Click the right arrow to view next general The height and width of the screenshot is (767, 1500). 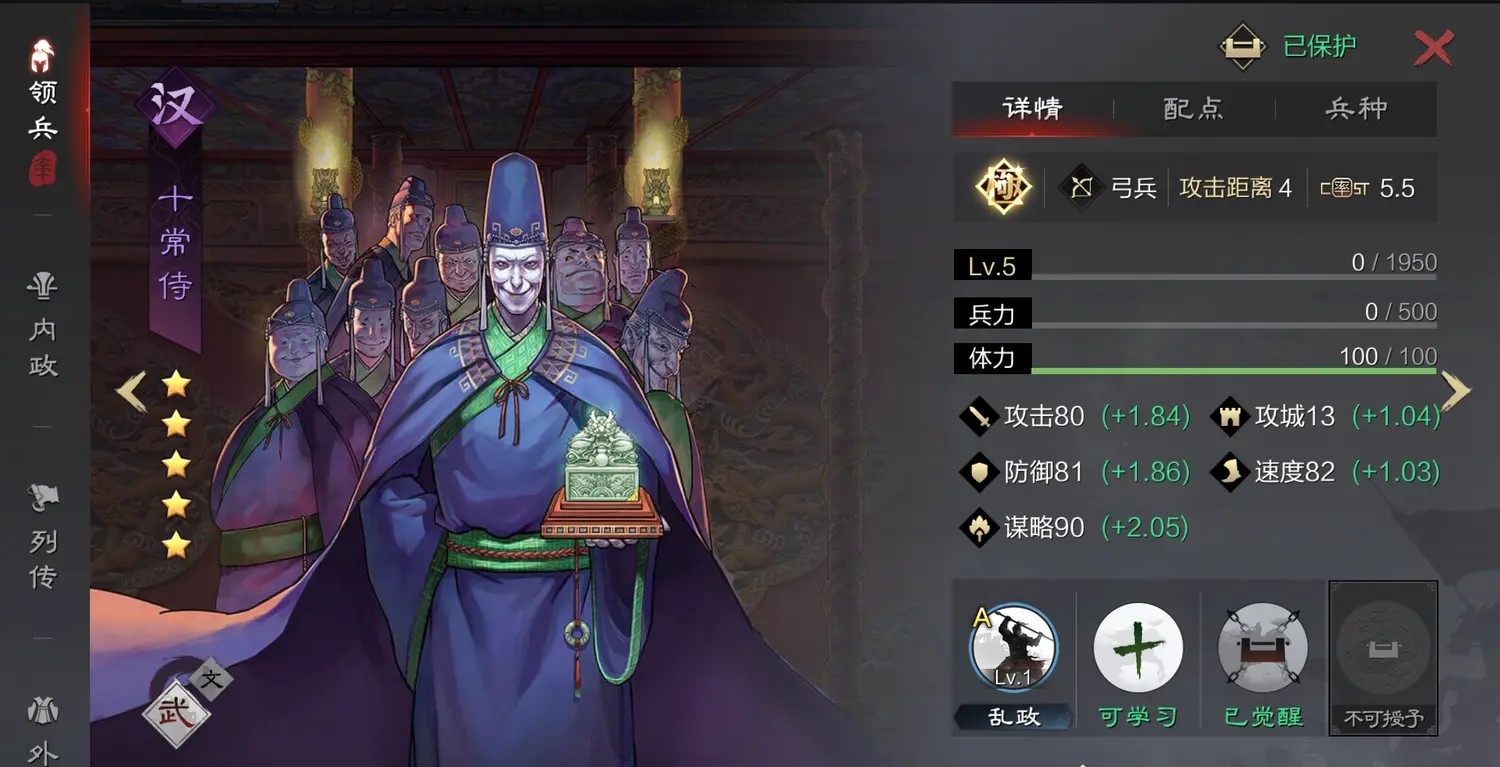pyautogui.click(x=1458, y=390)
